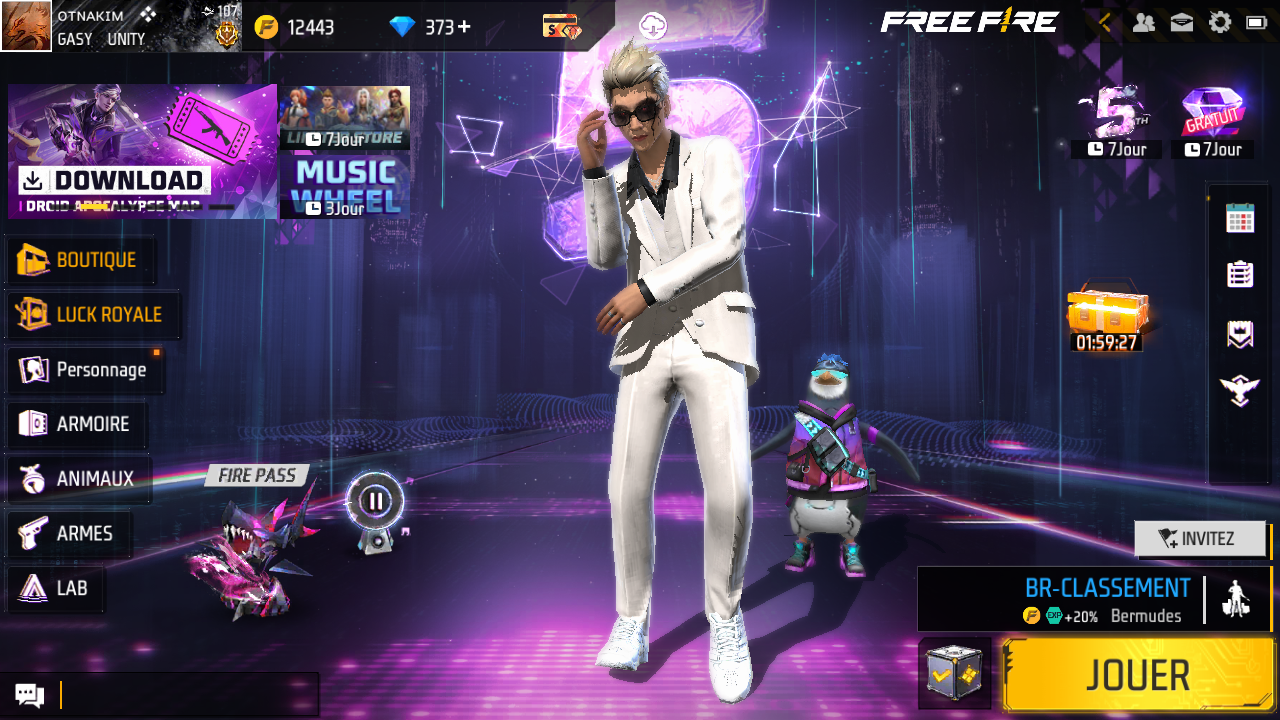Image resolution: width=1280 pixels, height=720 pixels.
Task: Open the clipboard missions icon
Action: tap(1240, 274)
